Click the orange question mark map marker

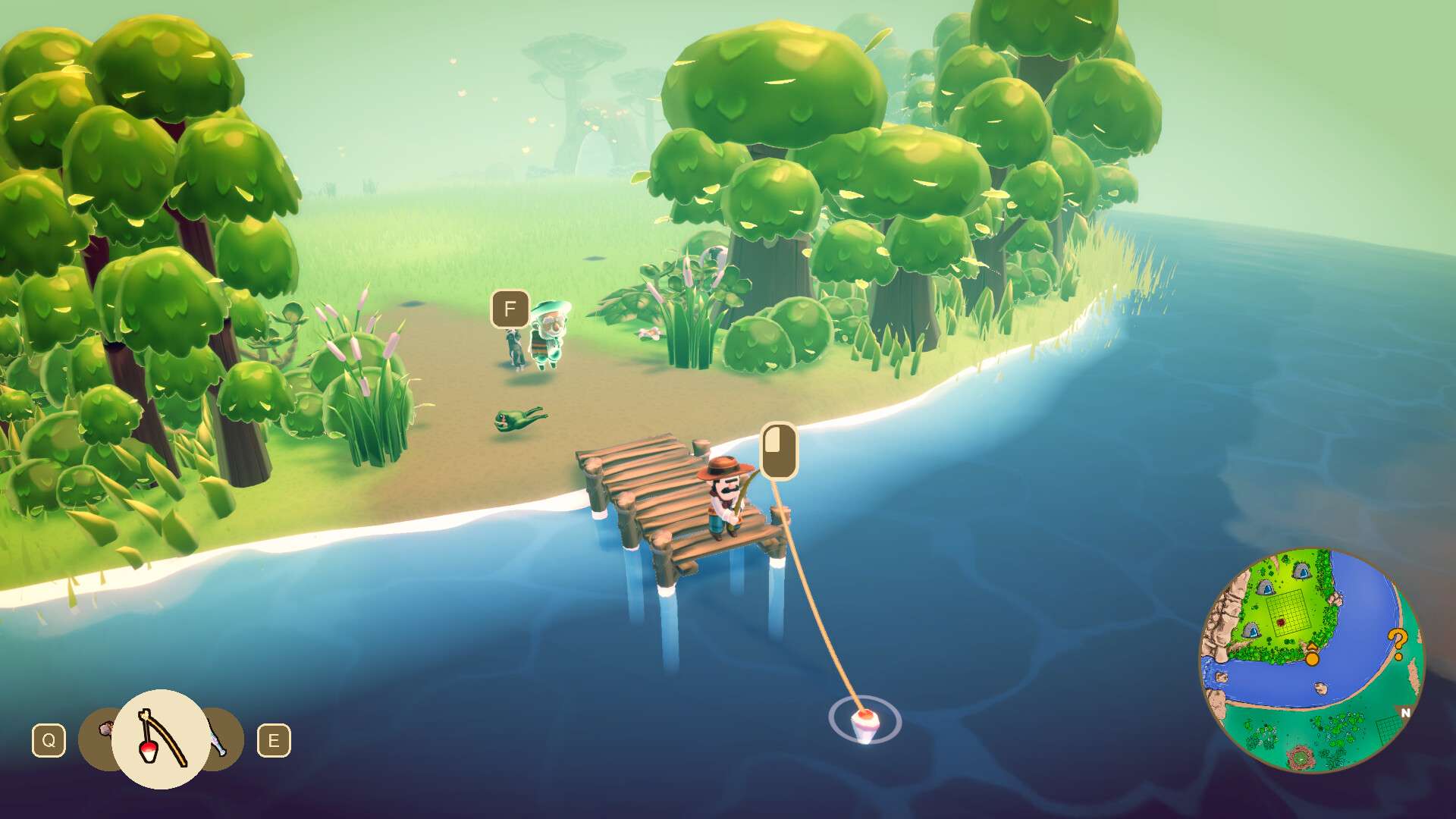coord(1397,643)
